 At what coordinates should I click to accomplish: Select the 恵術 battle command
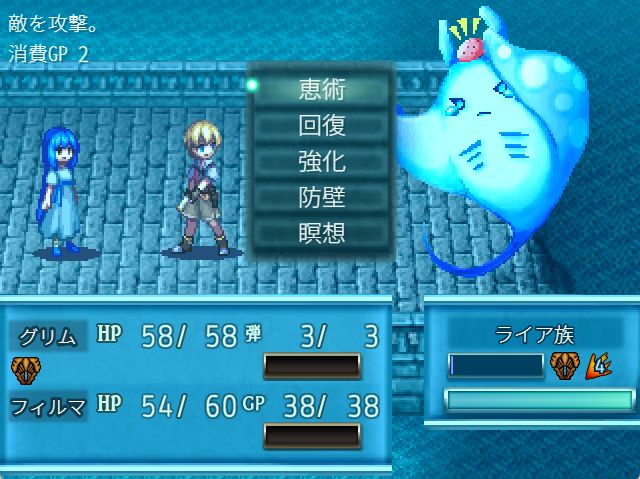coord(321,89)
